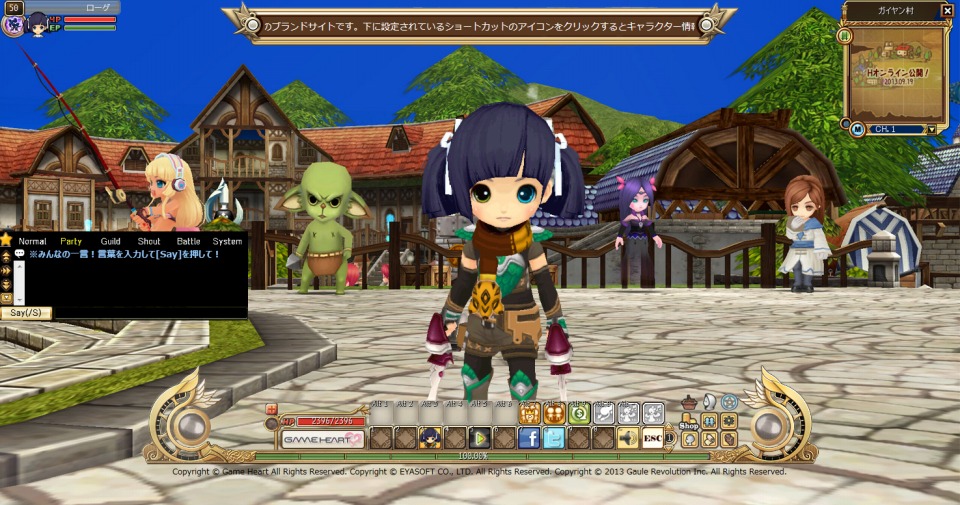Open the Facebook shortcut icon
This screenshot has height=505, width=960.
pyautogui.click(x=529, y=438)
